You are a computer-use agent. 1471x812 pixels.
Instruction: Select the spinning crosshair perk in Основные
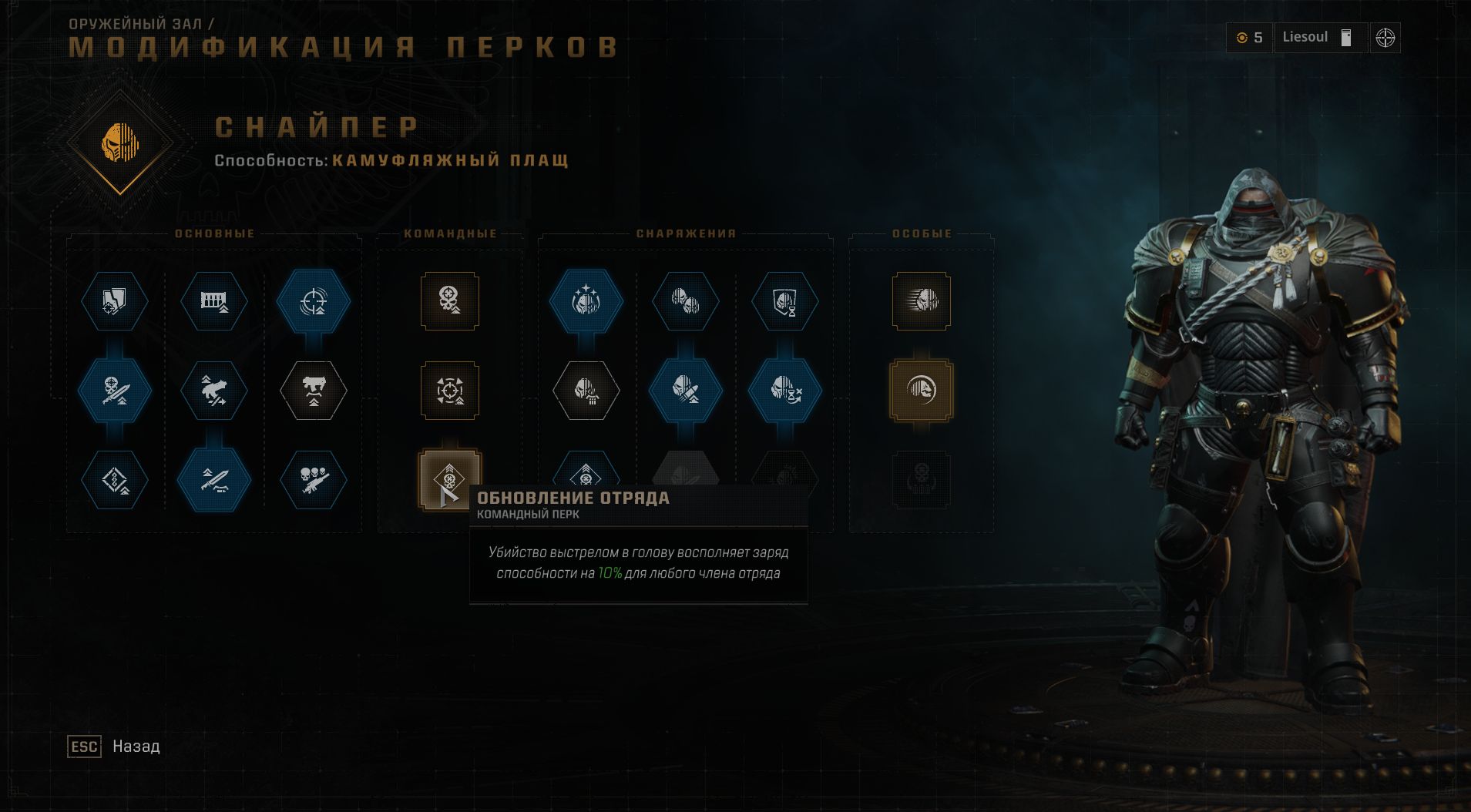pos(314,302)
